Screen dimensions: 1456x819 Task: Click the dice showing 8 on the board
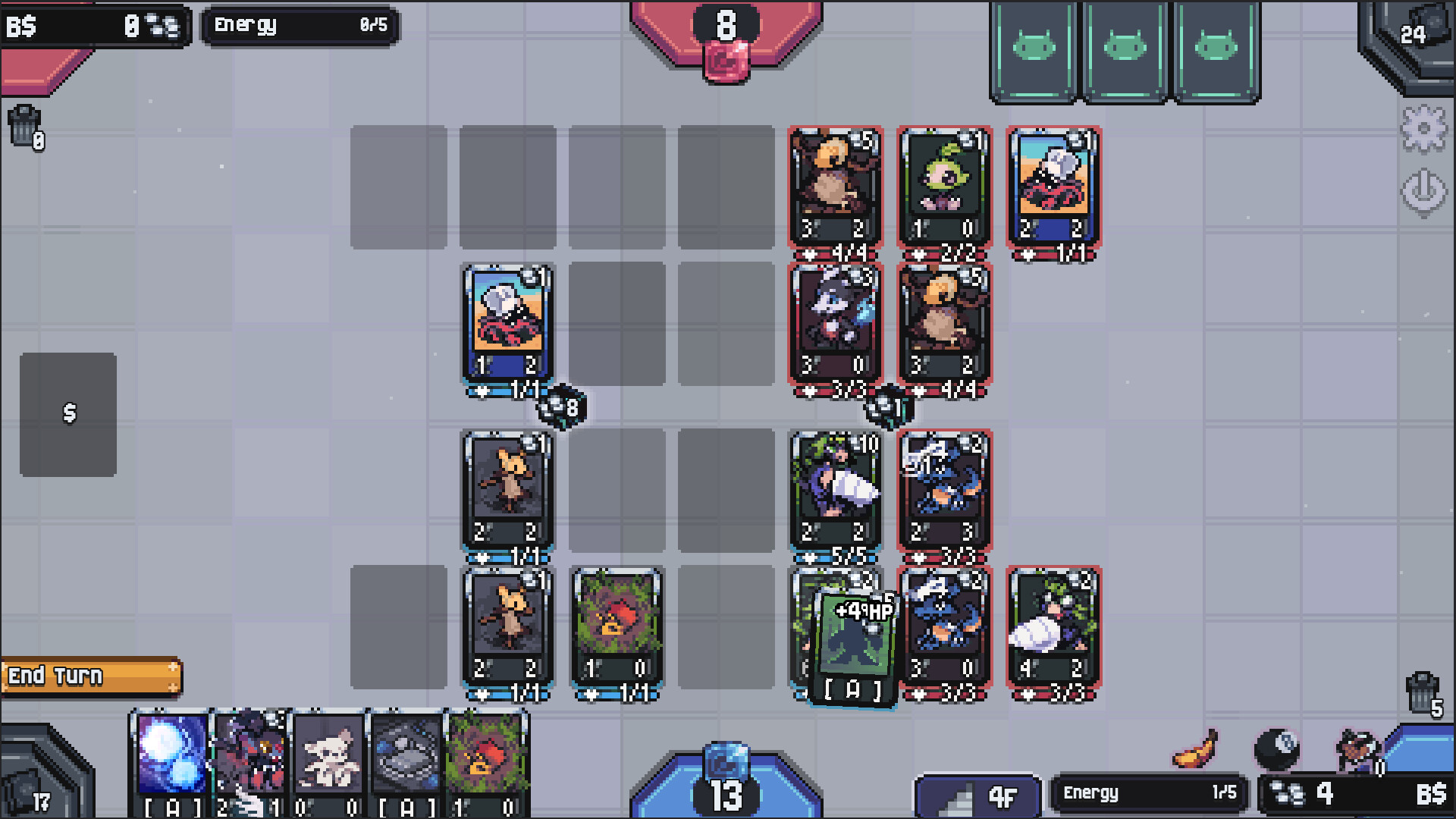[x=559, y=407]
